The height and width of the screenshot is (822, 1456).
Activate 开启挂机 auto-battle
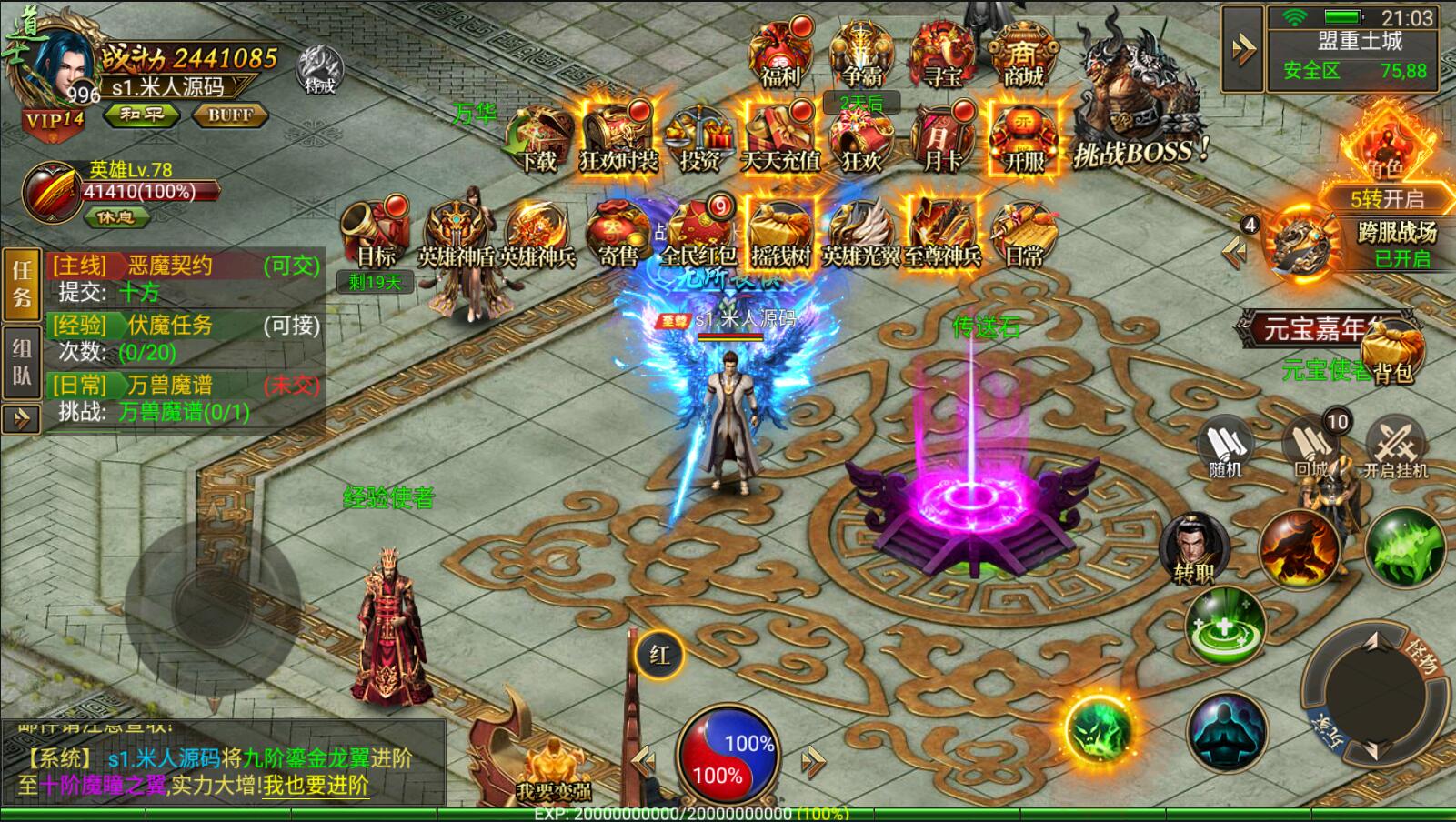click(1394, 448)
